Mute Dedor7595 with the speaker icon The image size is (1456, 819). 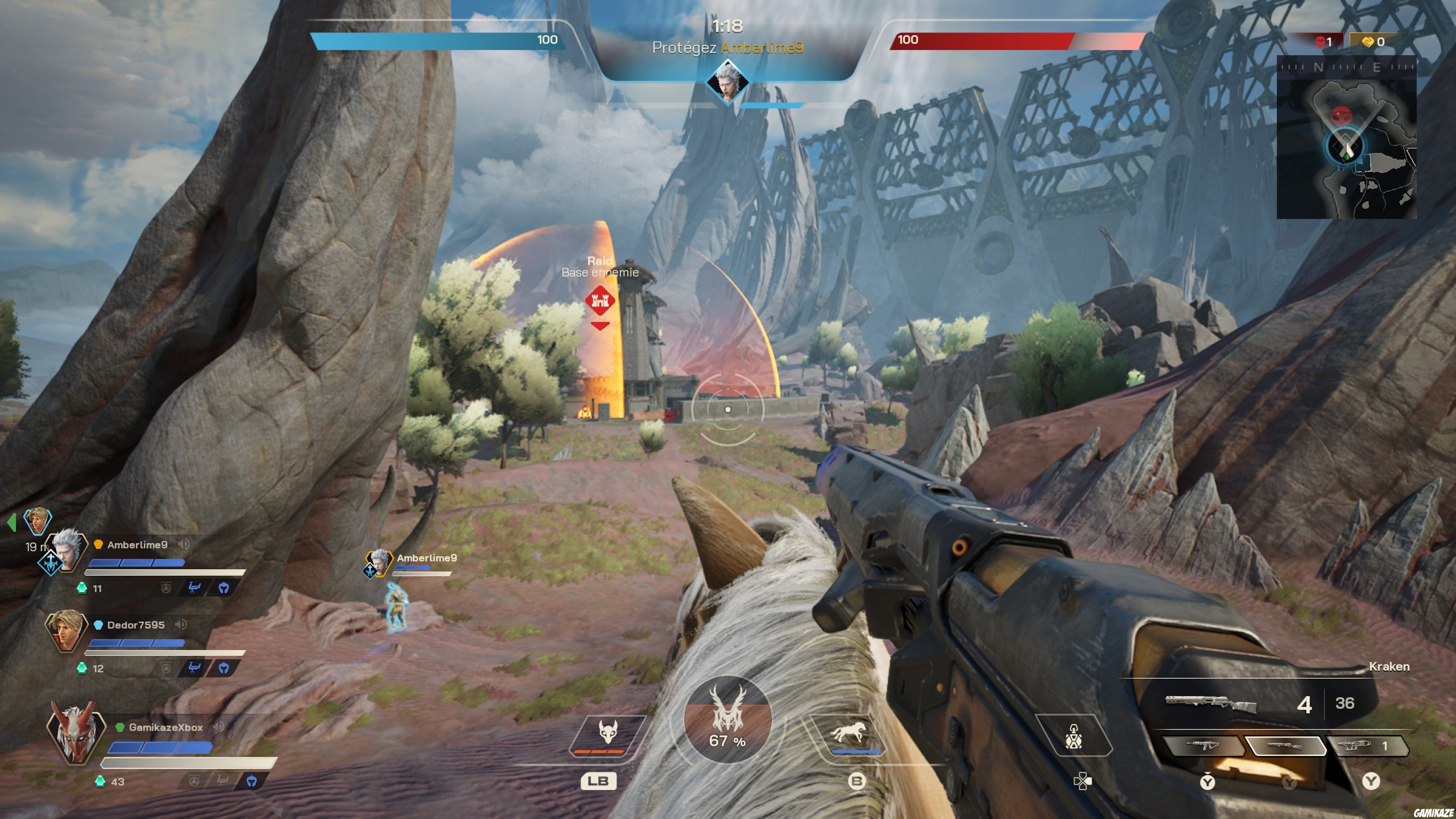click(x=181, y=624)
